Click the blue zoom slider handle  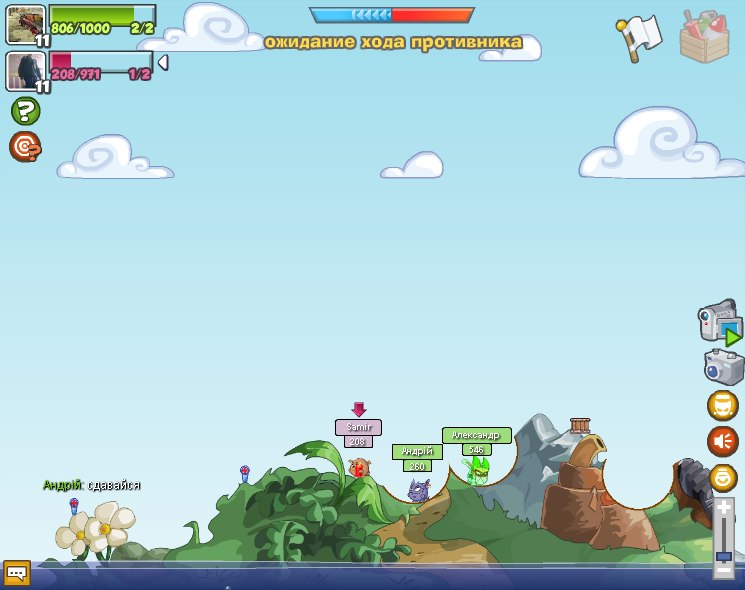coord(723,555)
